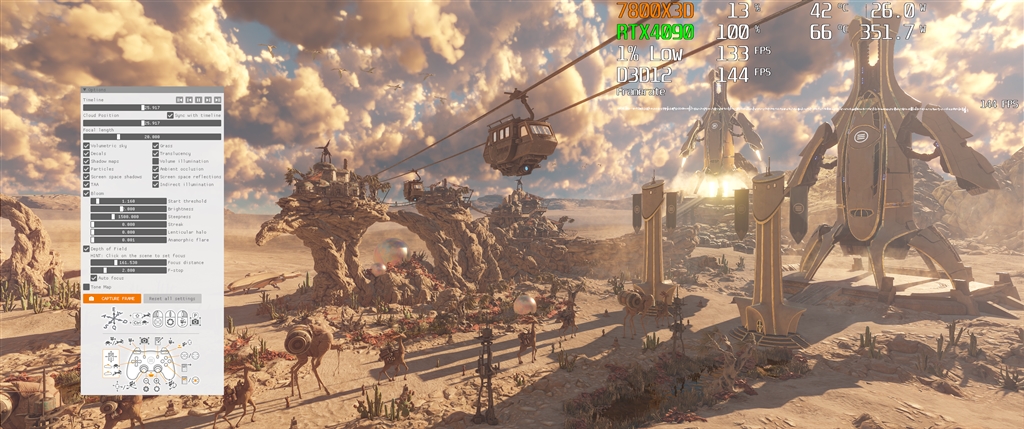Image resolution: width=1024 pixels, height=429 pixels.
Task: Click the Capture Frame button
Action: click(113, 298)
